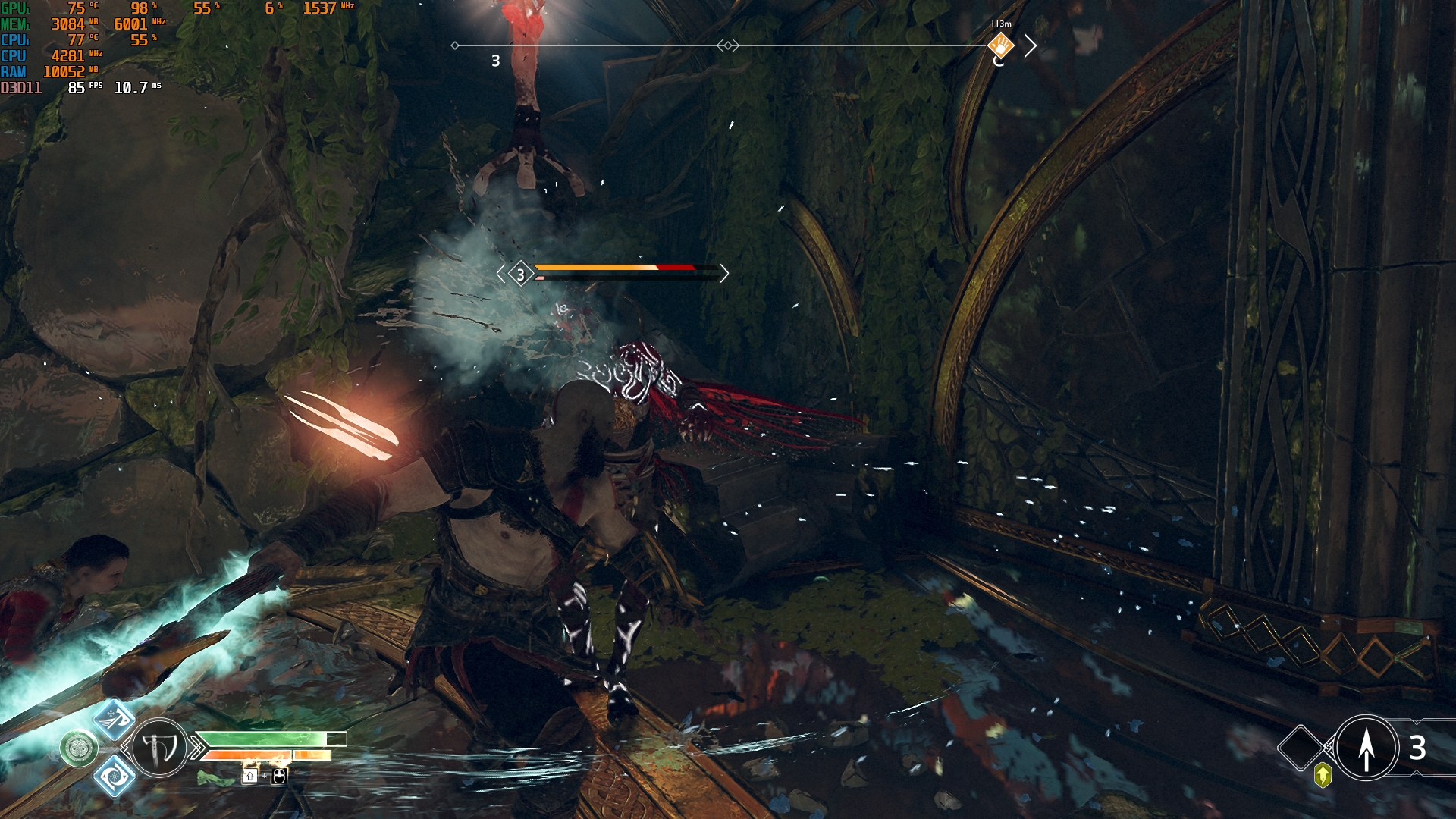1456x819 pixels.
Task: Use the green owl-face talisman icon
Action: (x=79, y=749)
